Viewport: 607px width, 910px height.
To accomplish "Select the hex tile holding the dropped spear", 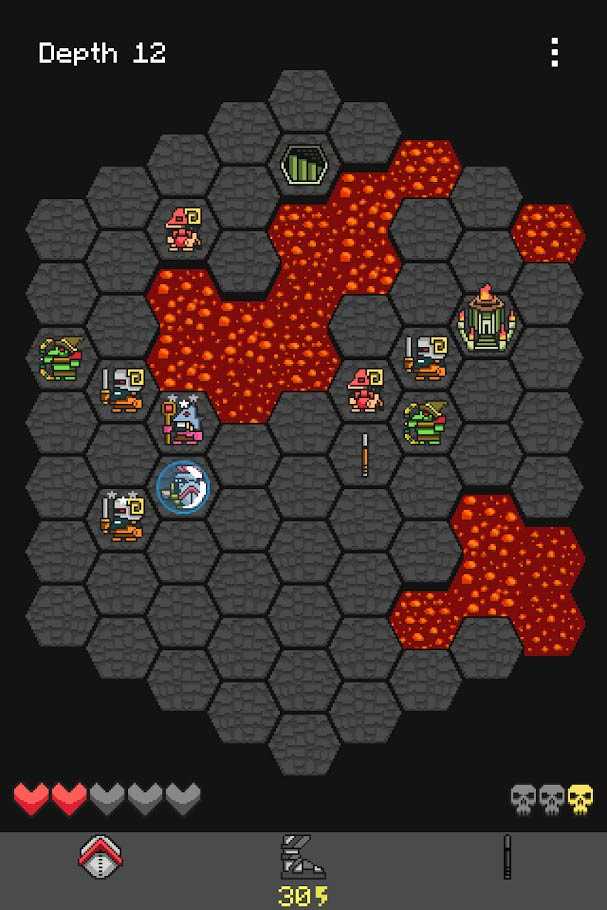I will pos(365,455).
